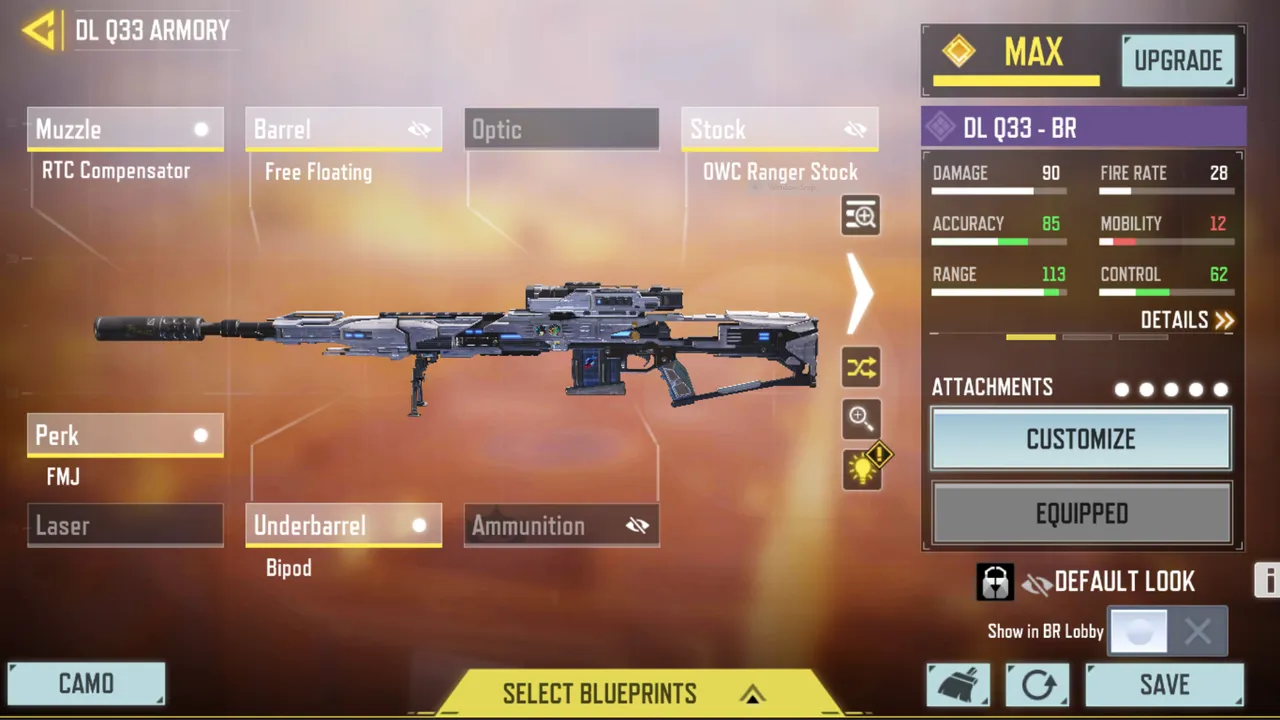Viewport: 1280px width, 720px height.
Task: Toggle visibility of the Free Floating barrel
Action: (x=419, y=129)
